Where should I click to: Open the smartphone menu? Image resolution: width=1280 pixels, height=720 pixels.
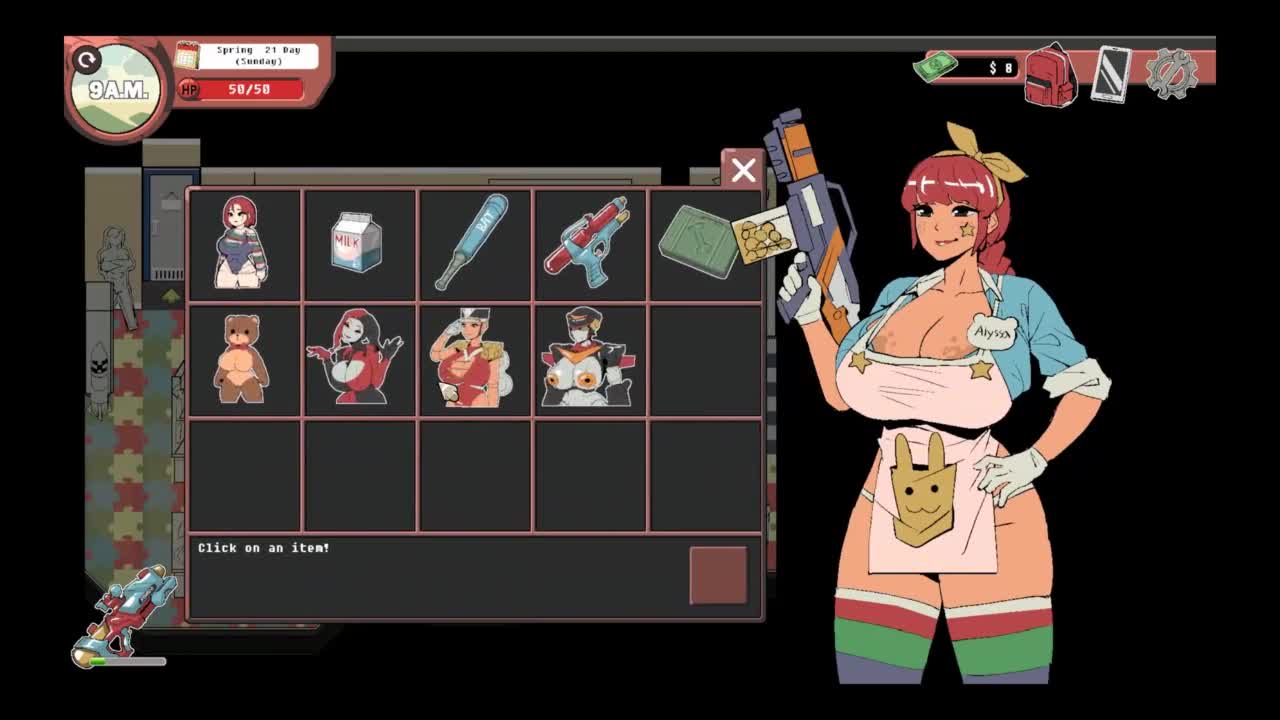(1111, 74)
